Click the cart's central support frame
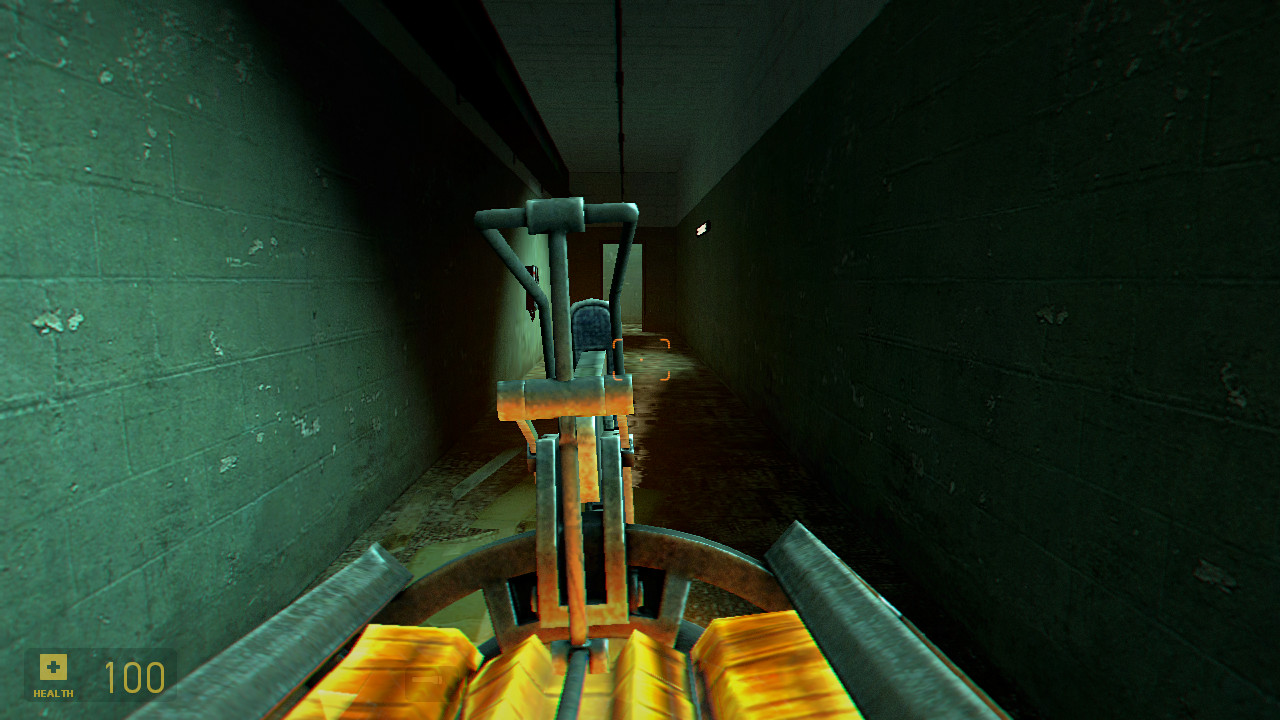This screenshot has height=720, width=1280. (x=570, y=500)
